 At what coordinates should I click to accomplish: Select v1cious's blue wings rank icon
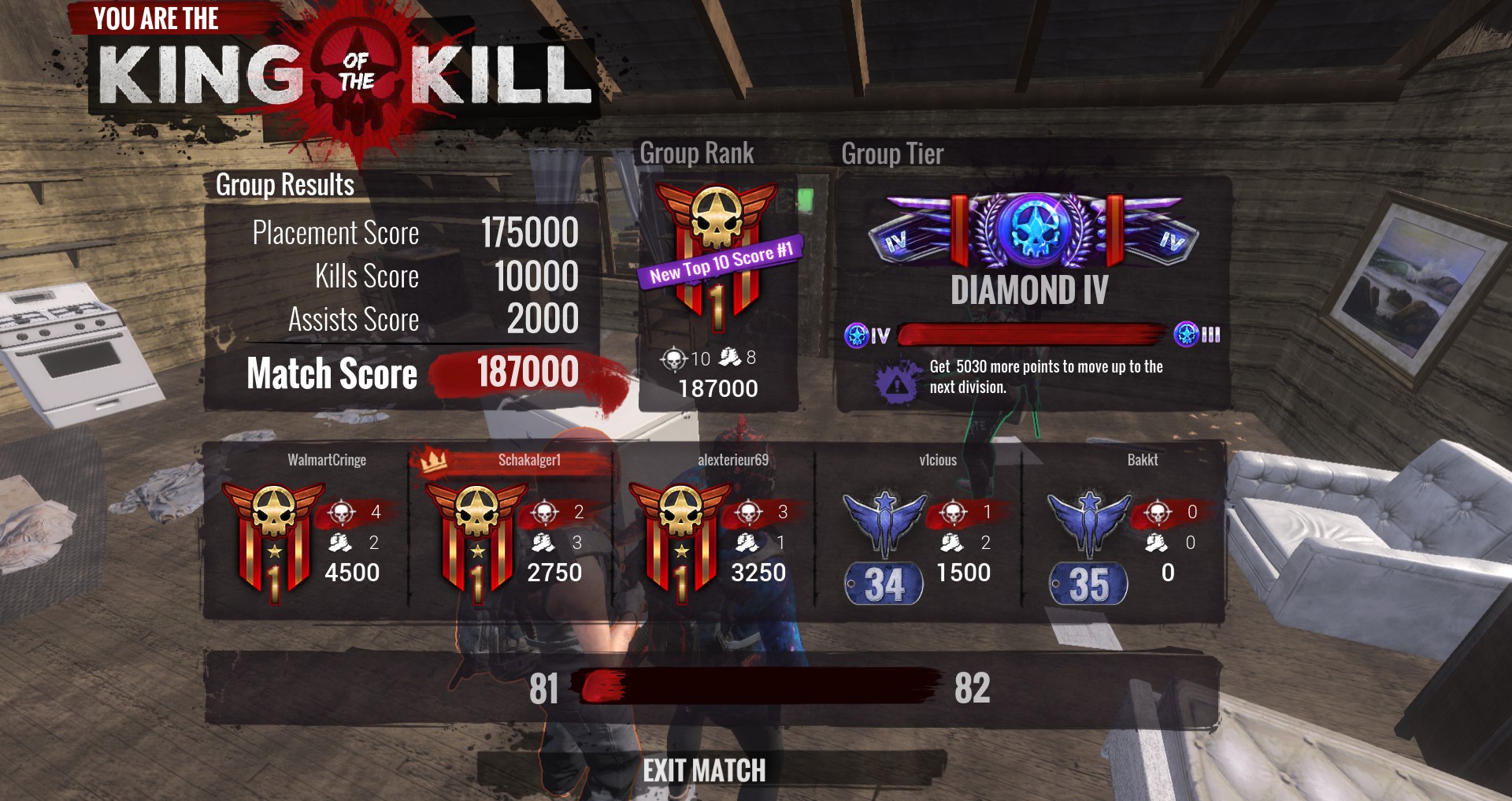885,524
